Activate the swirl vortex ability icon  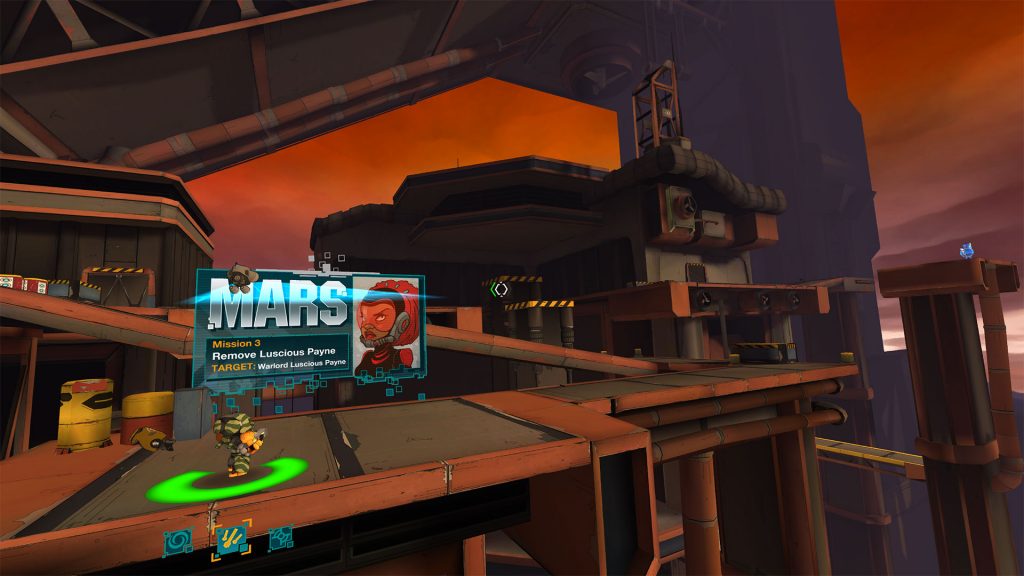pyautogui.click(x=180, y=540)
